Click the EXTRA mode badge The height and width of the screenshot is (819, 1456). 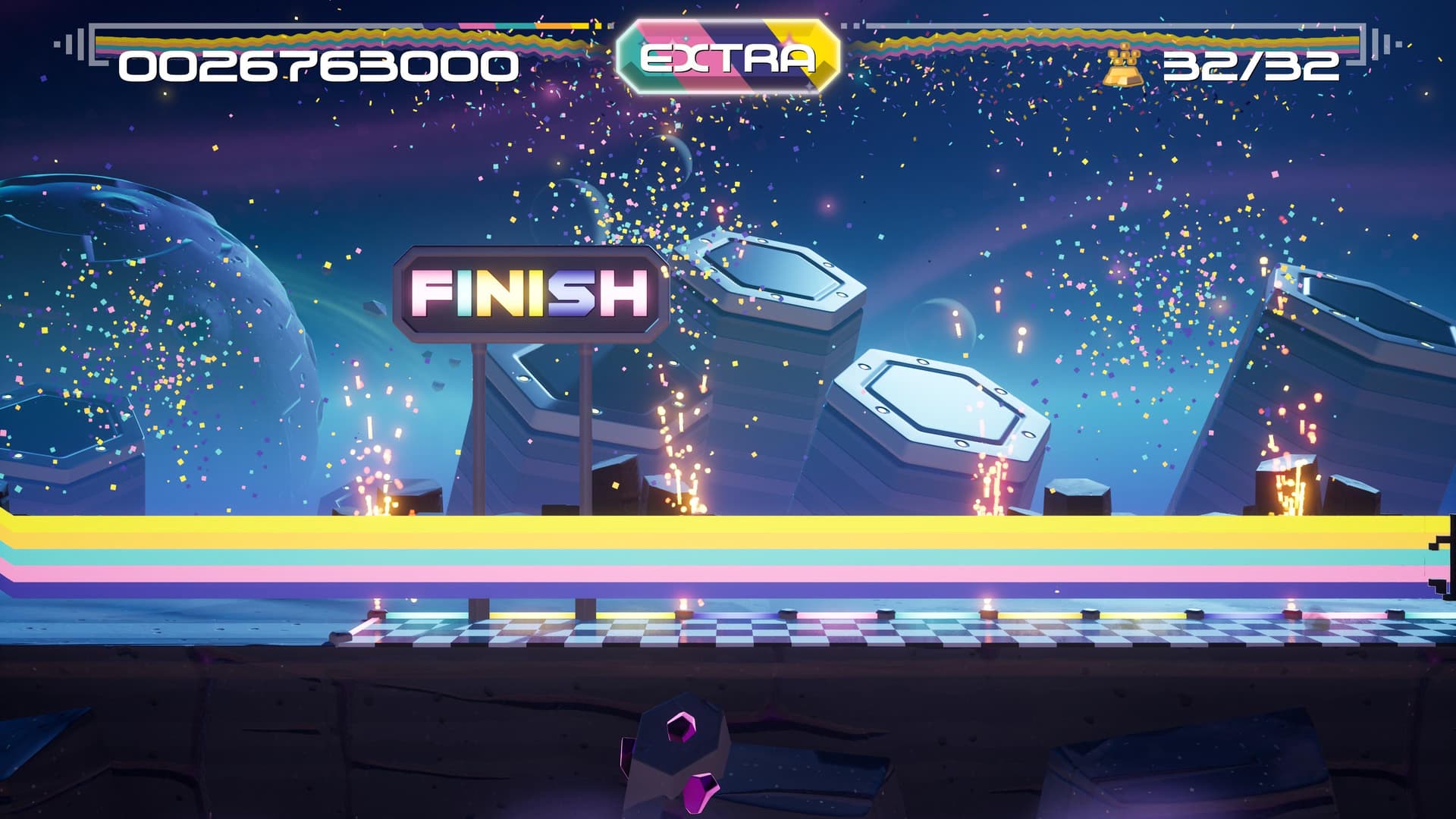click(728, 57)
